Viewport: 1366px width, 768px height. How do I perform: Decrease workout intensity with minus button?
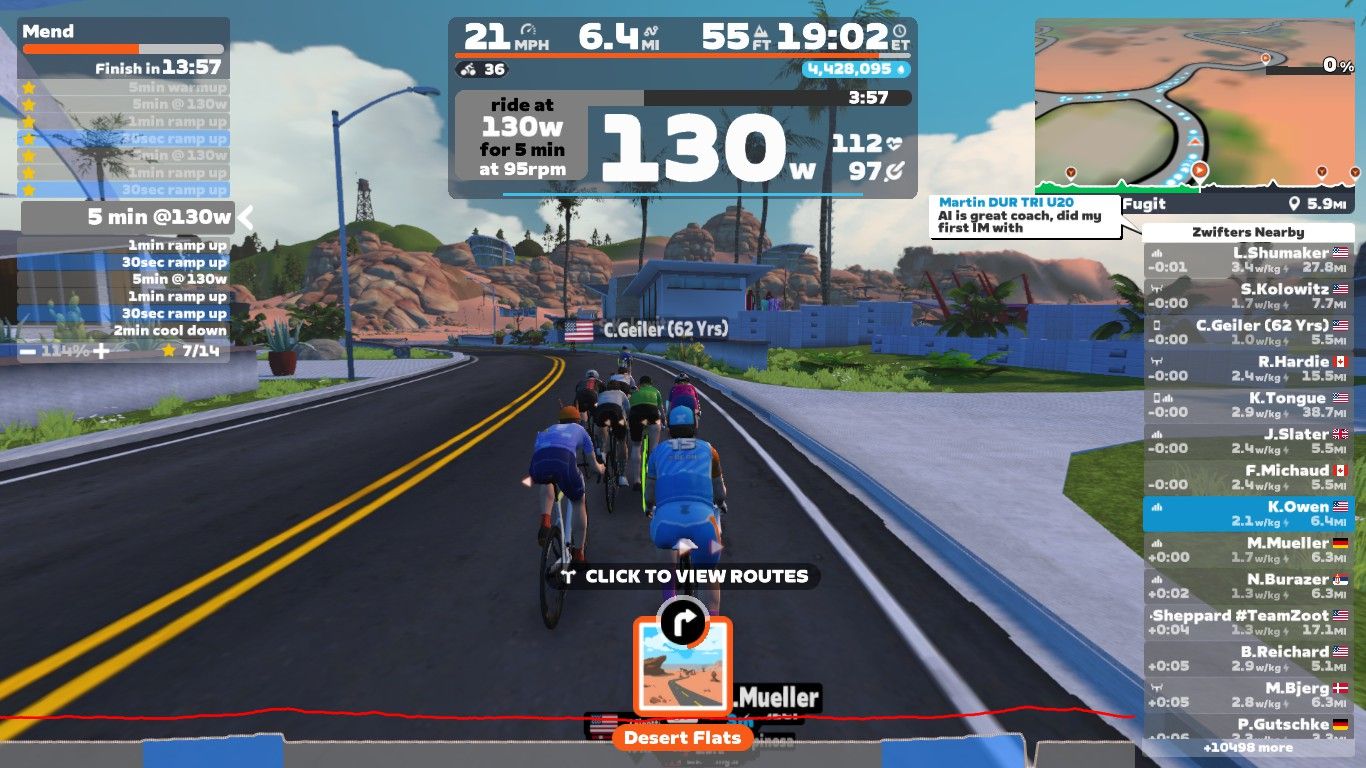(29, 351)
